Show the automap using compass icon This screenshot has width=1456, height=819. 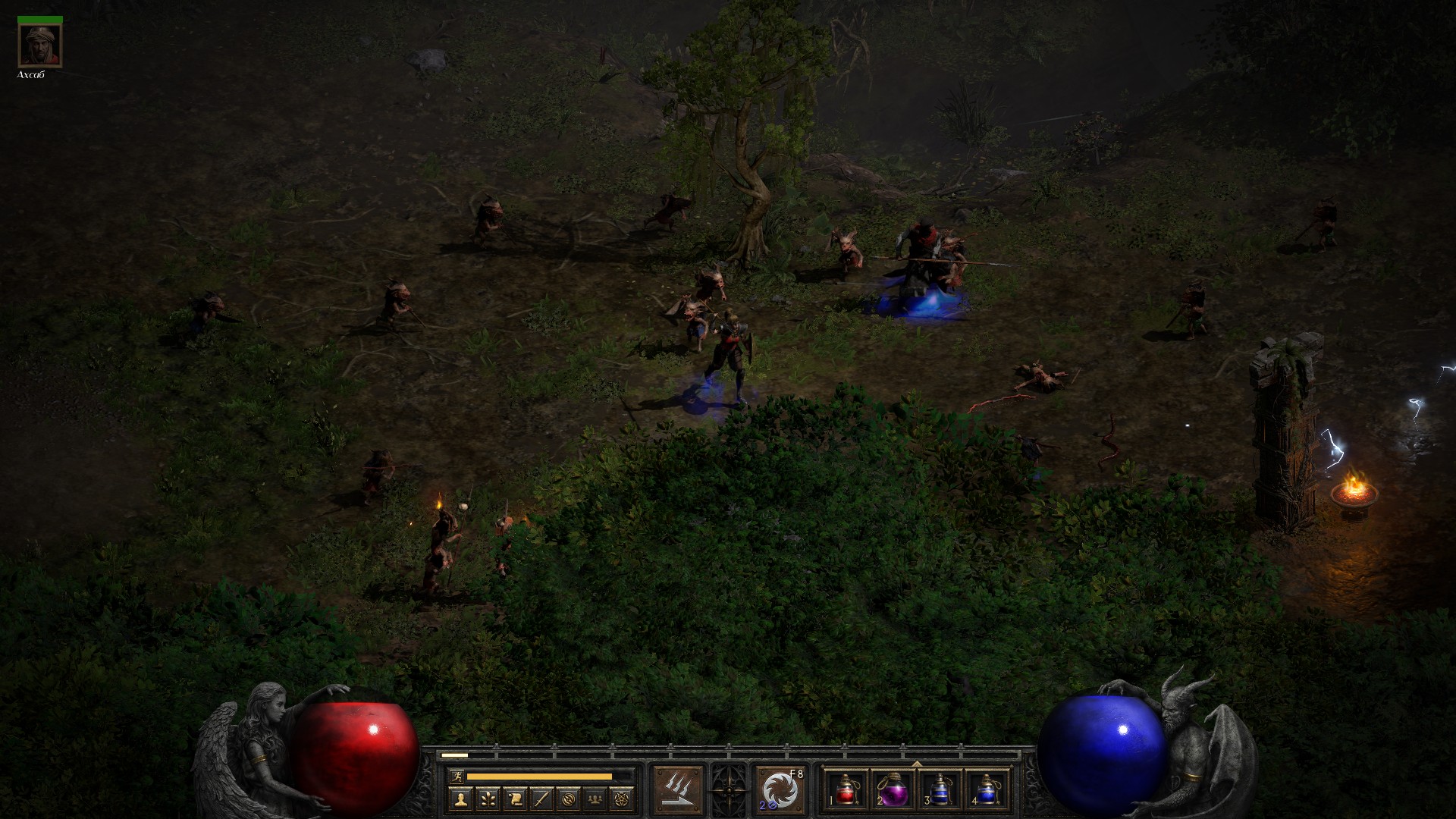[x=569, y=799]
